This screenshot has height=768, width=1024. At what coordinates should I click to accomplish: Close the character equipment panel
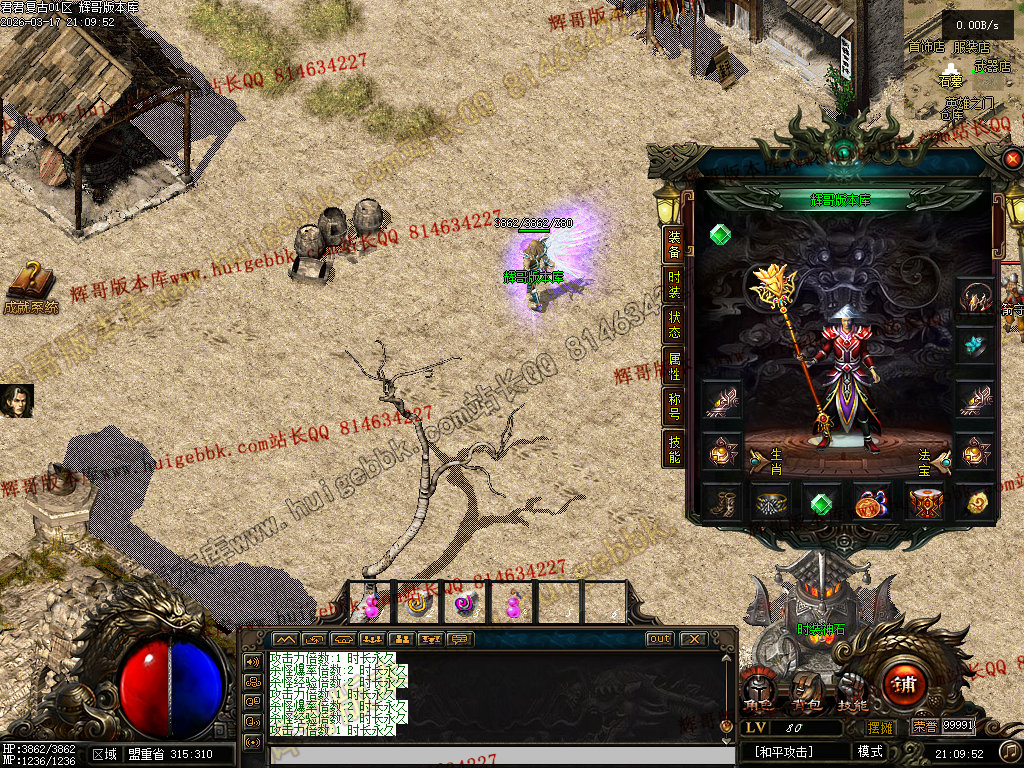(x=1013, y=159)
